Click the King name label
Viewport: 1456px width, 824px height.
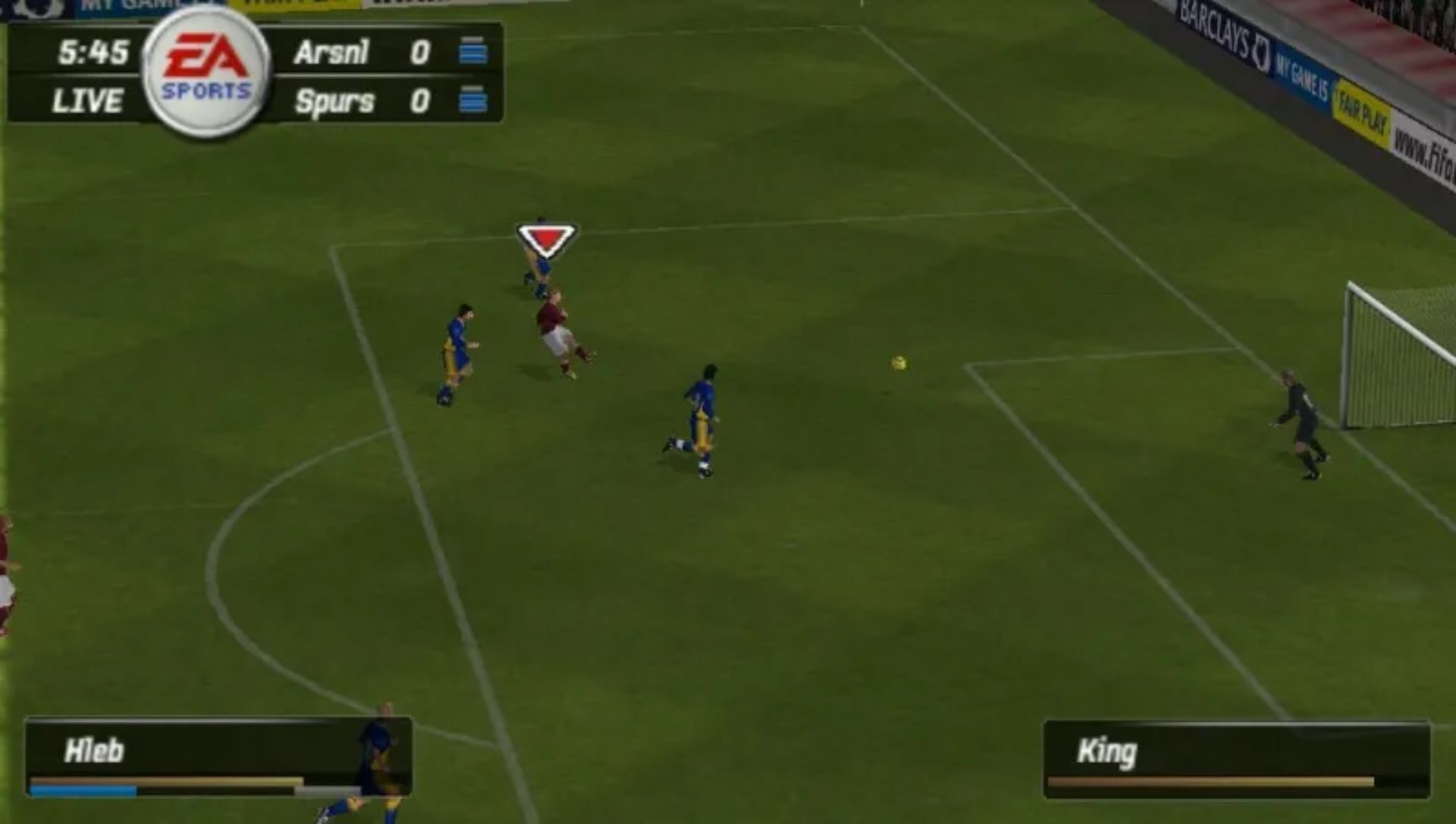point(1106,752)
